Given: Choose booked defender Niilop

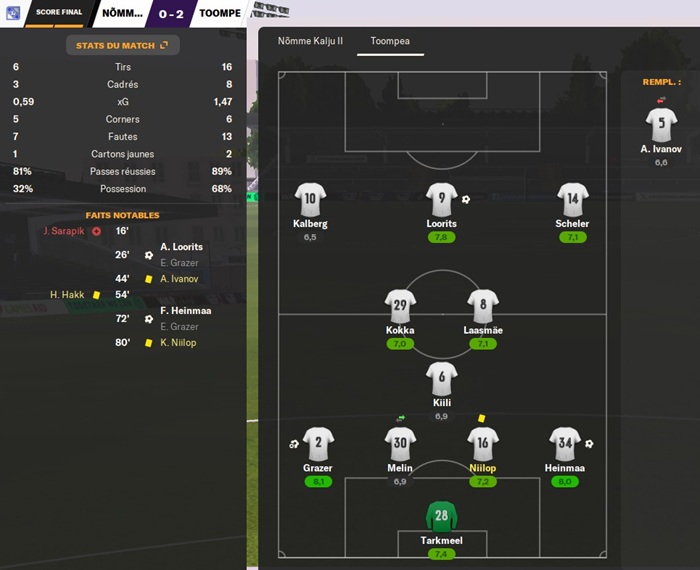Looking at the screenshot, I should click(483, 443).
